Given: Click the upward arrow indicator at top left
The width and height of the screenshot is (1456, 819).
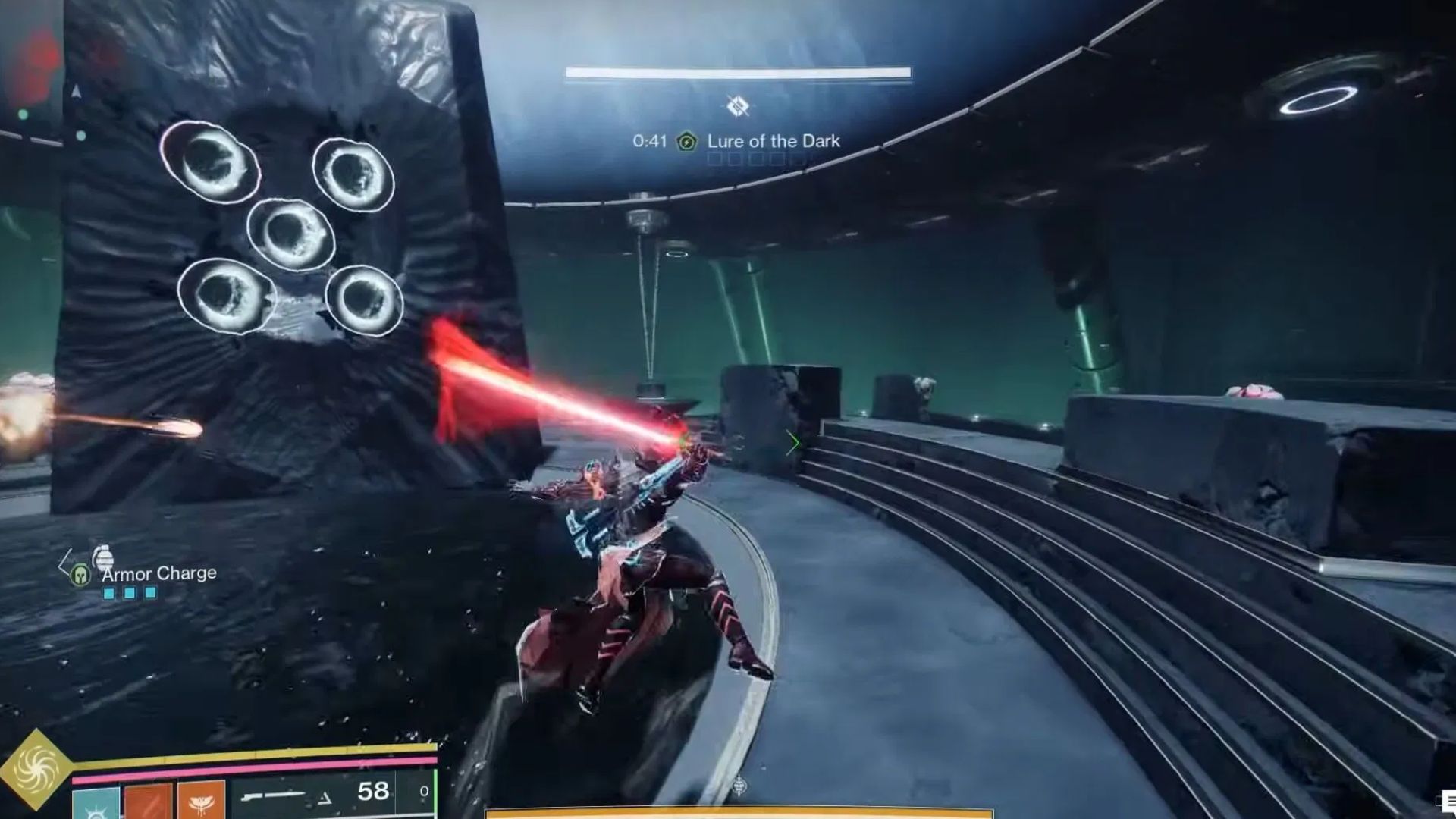Looking at the screenshot, I should [x=74, y=91].
